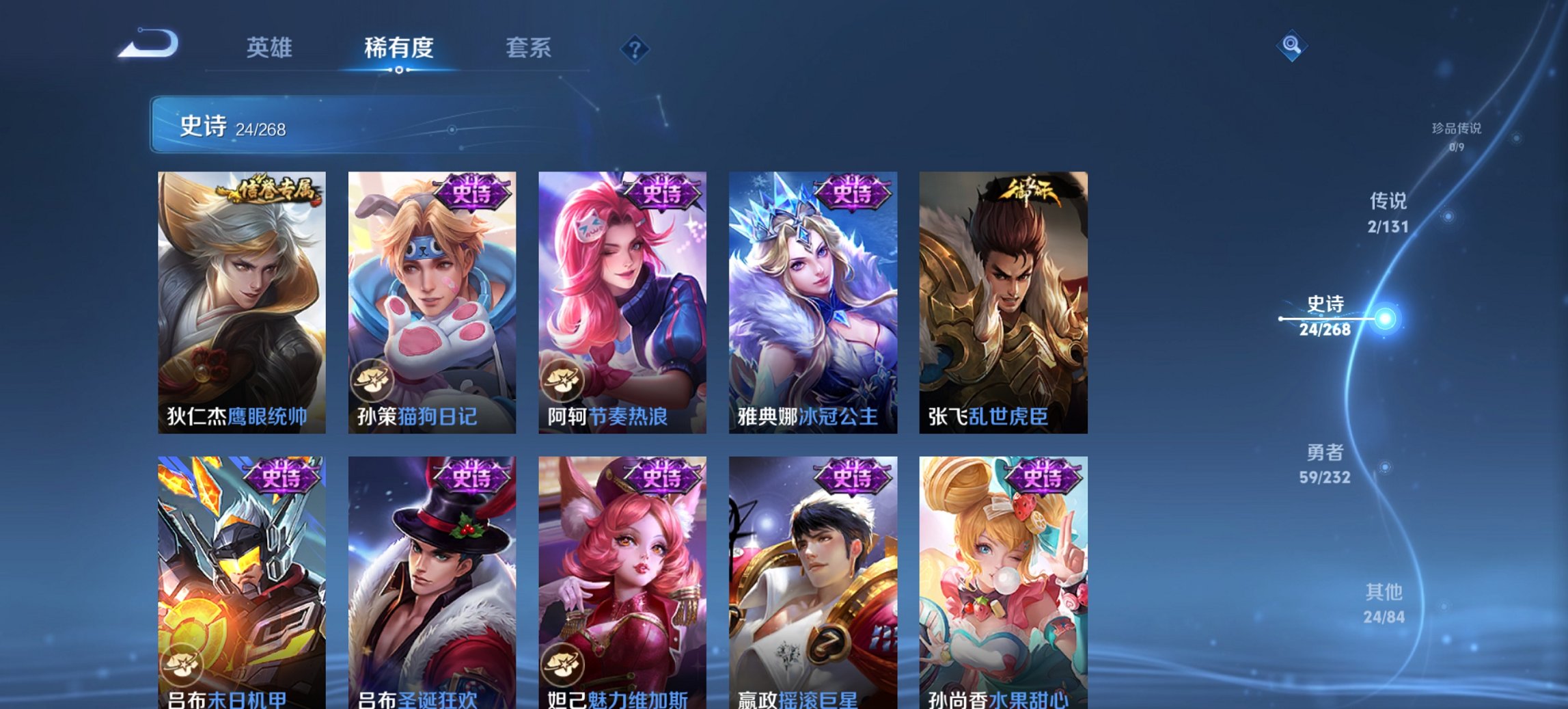The image size is (1568, 709).
Task: Tap the magnifier search icon top right
Action: tap(1290, 47)
